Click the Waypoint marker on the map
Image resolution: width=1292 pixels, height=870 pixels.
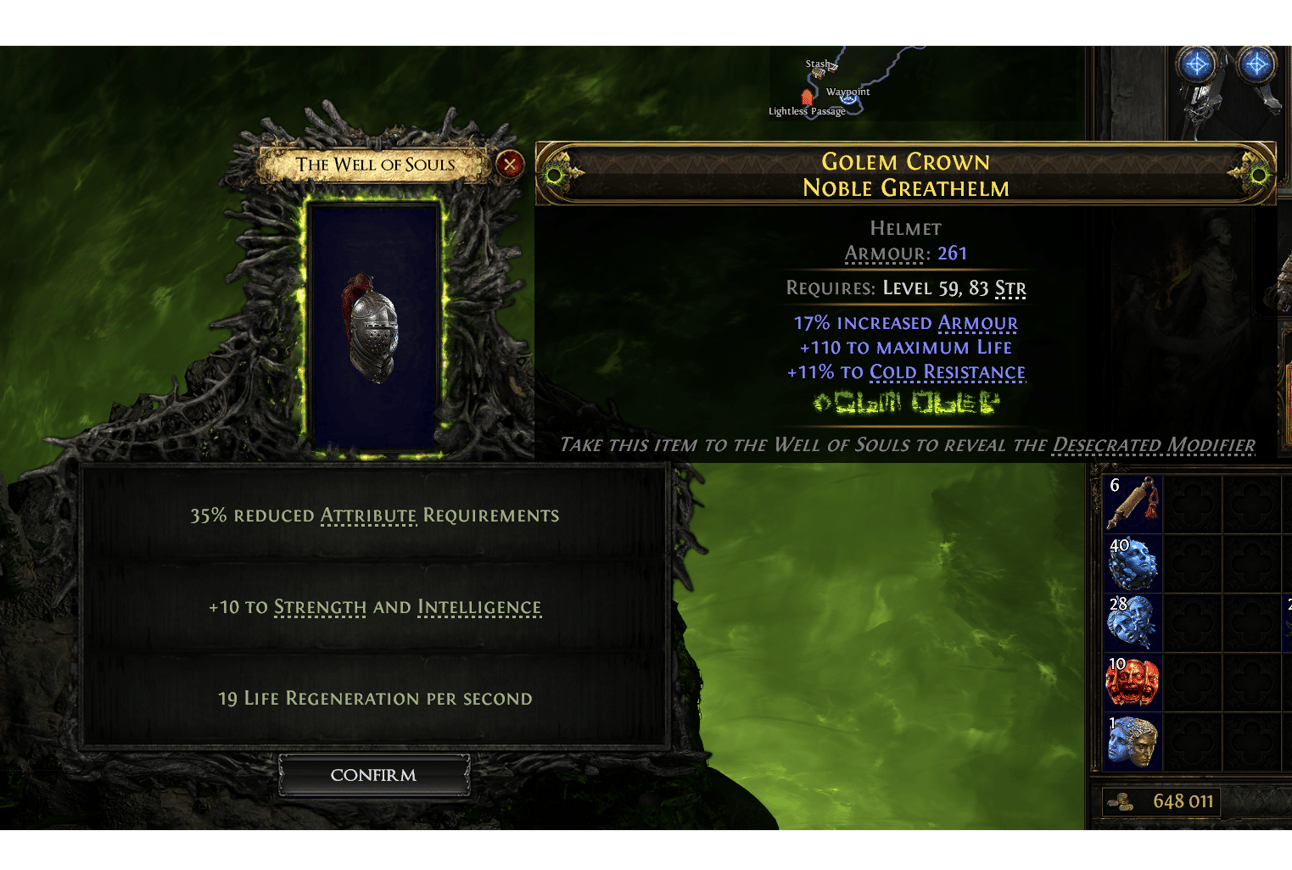coord(848,100)
